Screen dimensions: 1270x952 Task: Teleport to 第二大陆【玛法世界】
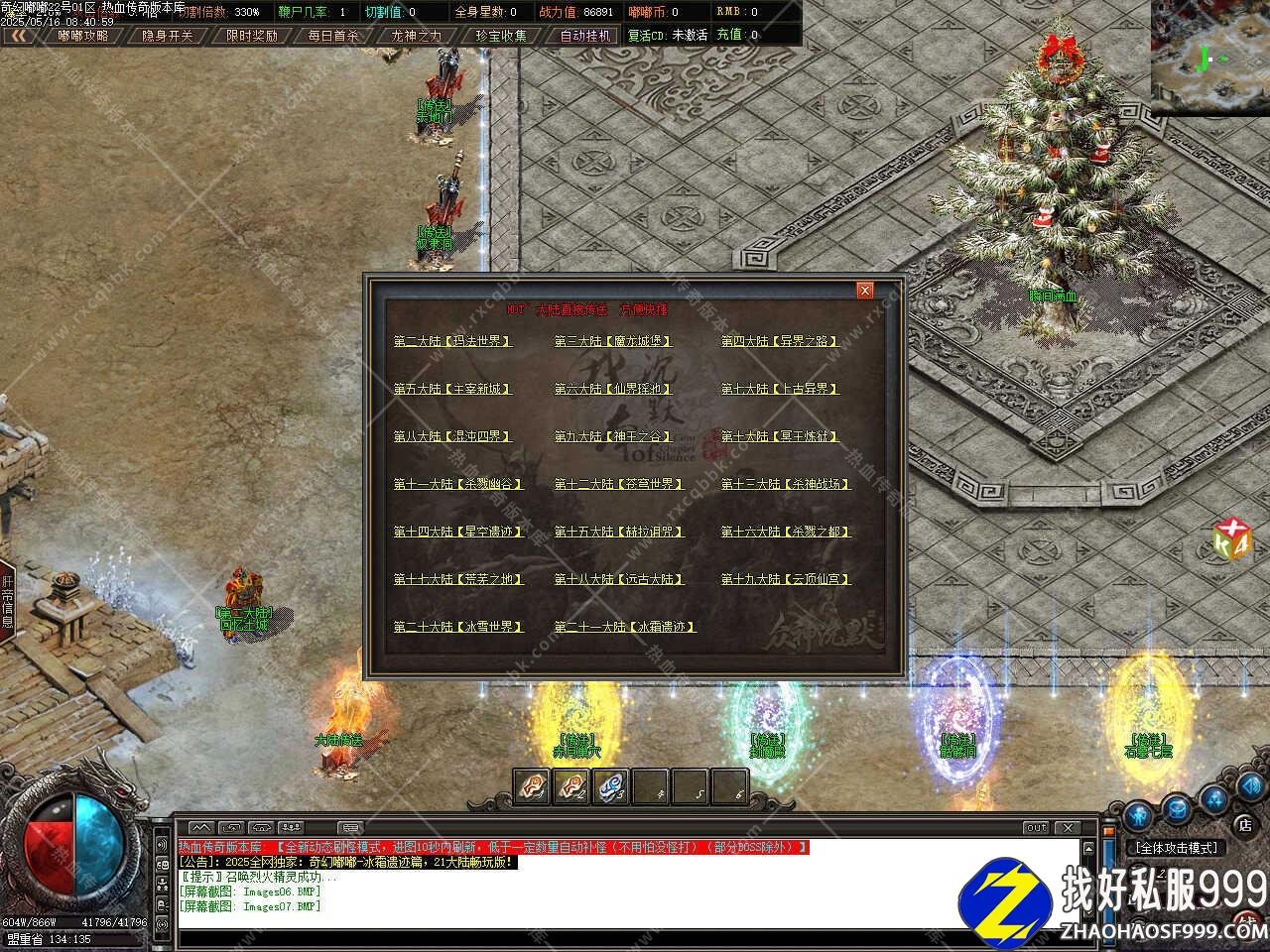click(x=452, y=341)
